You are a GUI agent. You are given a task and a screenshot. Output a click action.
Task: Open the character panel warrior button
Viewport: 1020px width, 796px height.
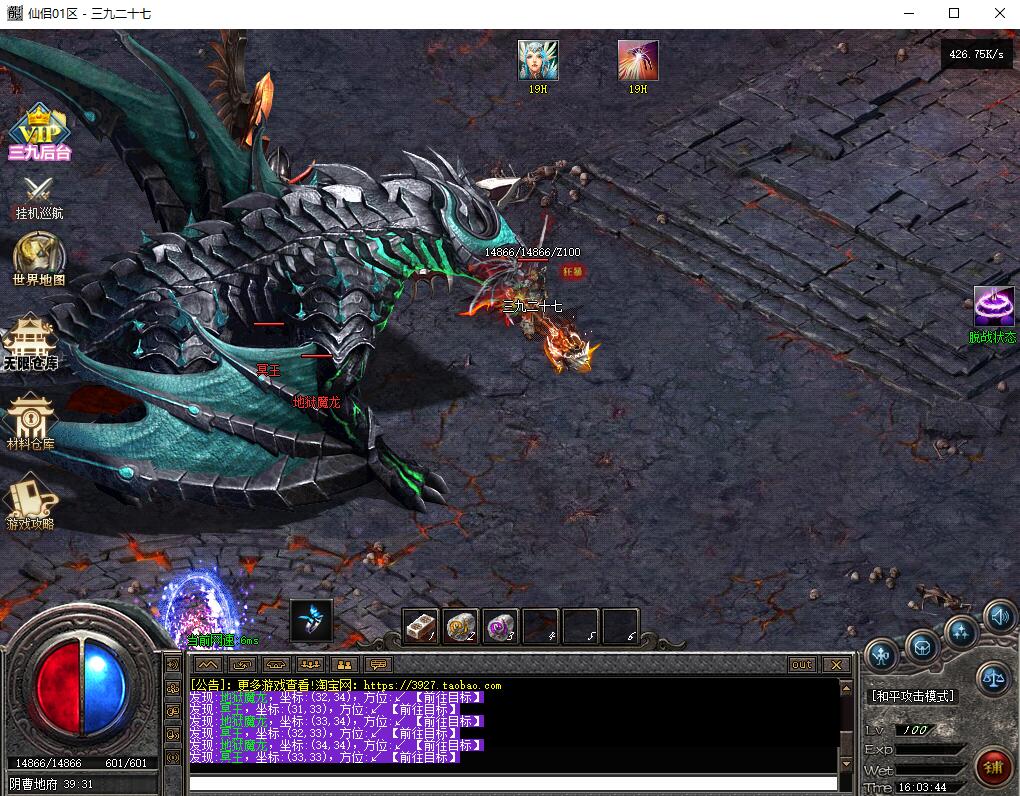pos(882,655)
